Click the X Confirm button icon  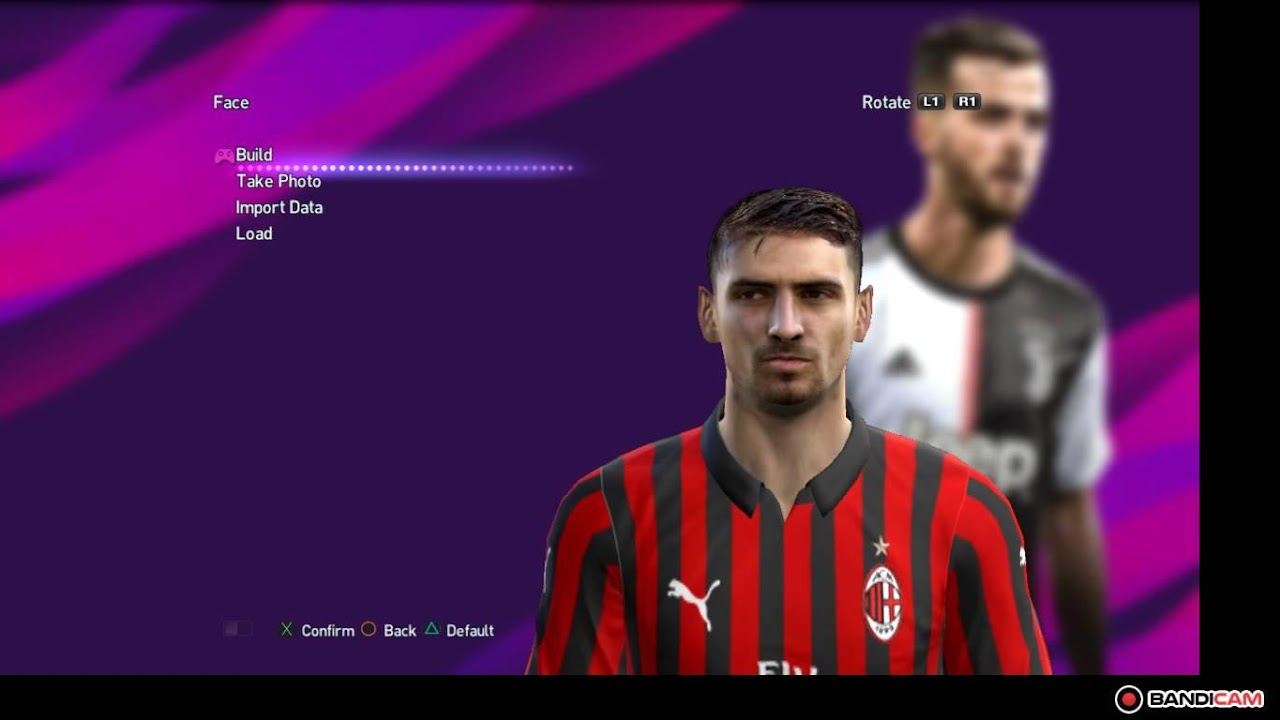click(x=285, y=631)
